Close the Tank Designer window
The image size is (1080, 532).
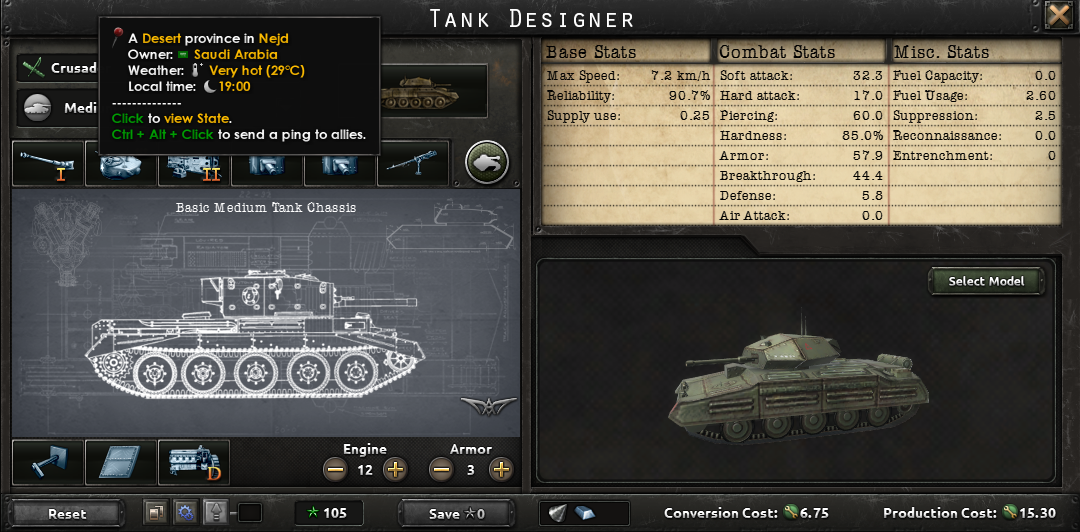point(1058,15)
